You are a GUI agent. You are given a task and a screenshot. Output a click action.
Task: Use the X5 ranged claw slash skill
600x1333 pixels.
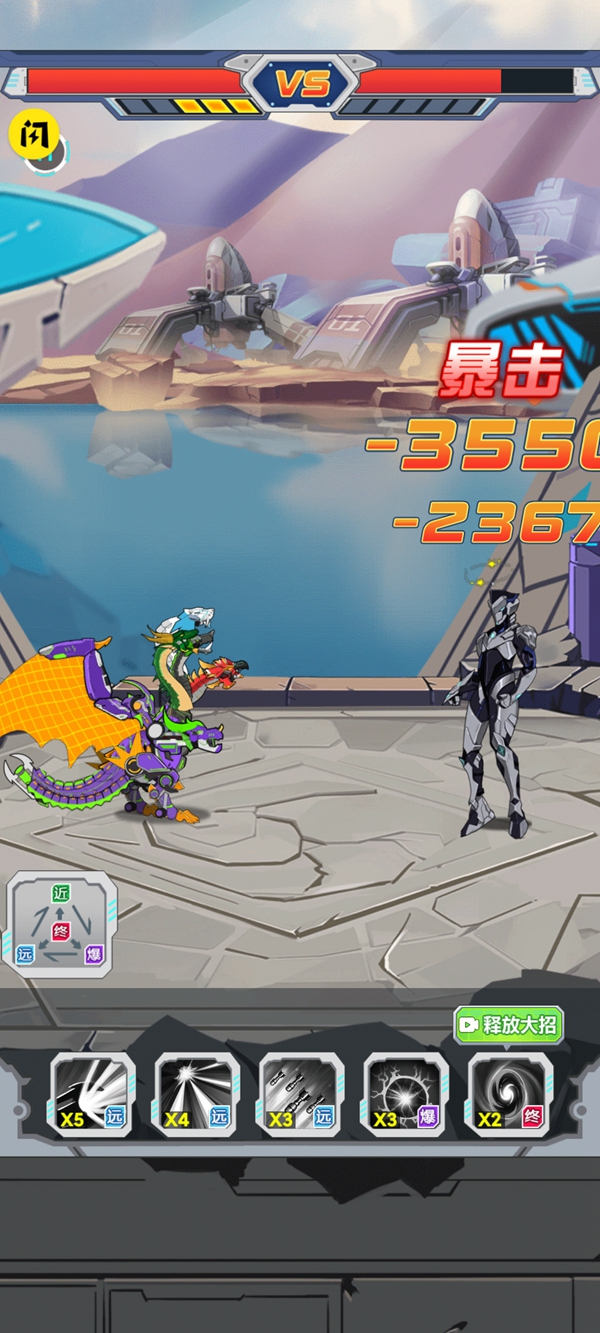pos(92,1094)
